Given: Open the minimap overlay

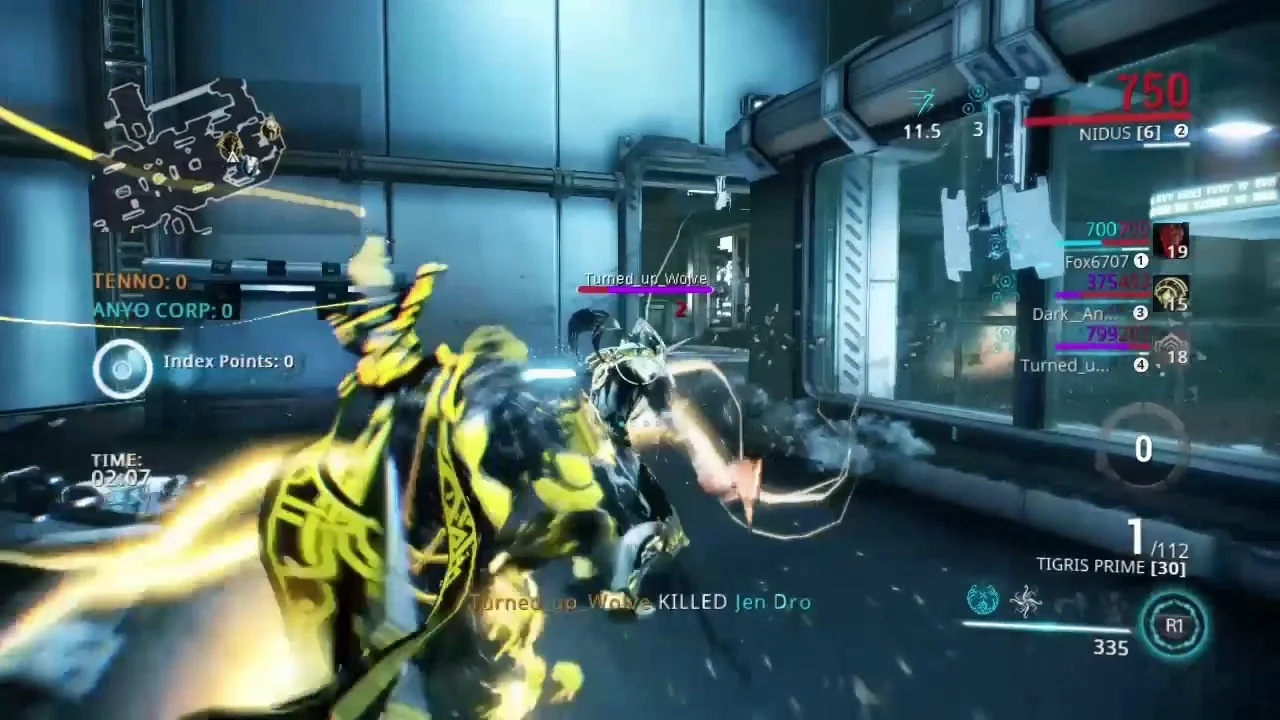Looking at the screenshot, I should [188, 150].
